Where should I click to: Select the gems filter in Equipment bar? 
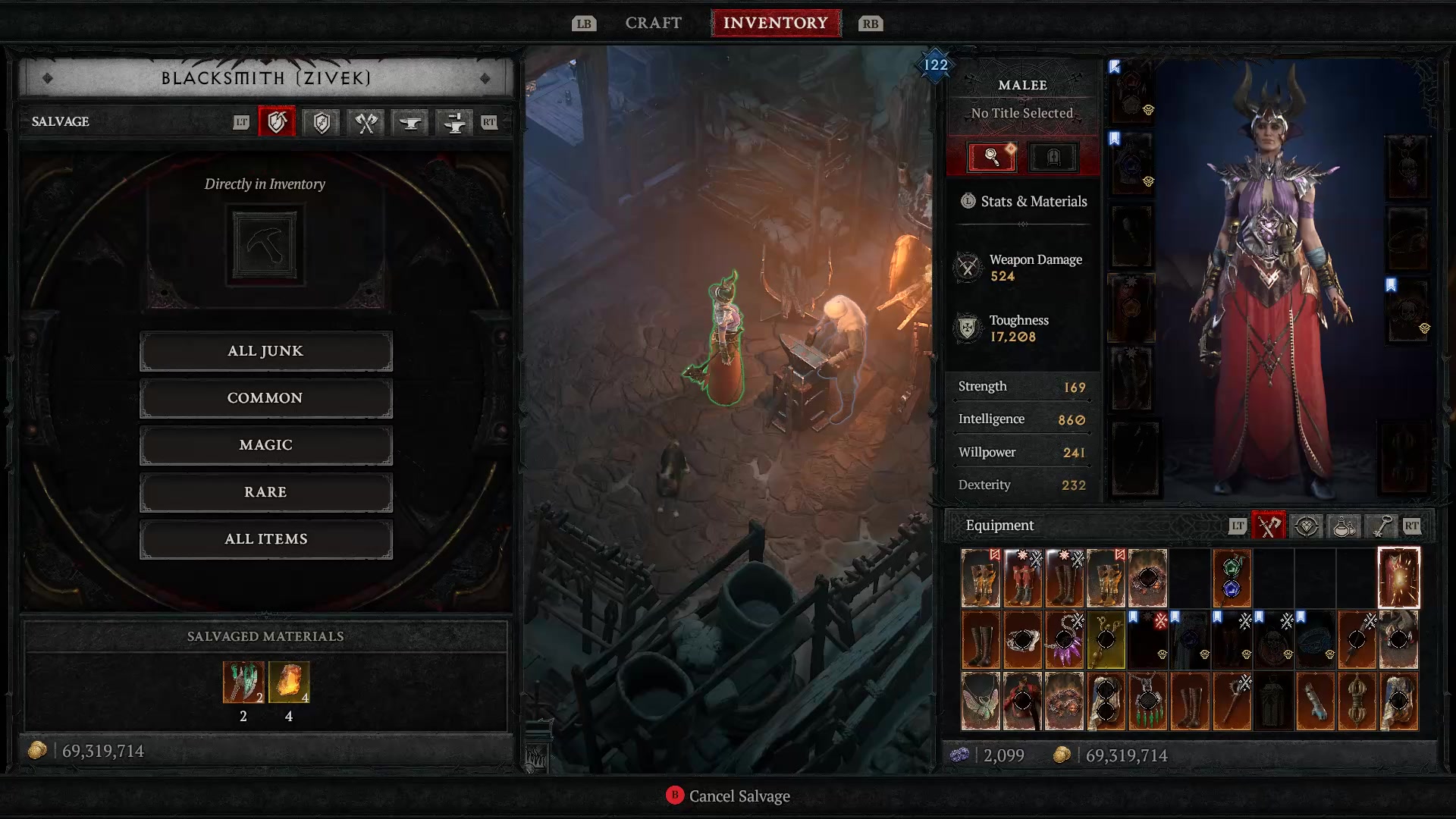pyautogui.click(x=1306, y=525)
